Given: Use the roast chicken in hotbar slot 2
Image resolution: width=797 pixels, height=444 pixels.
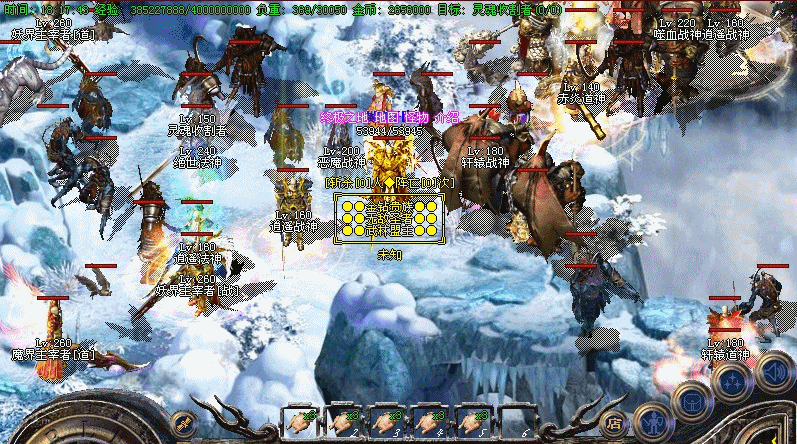Looking at the screenshot, I should tap(344, 422).
